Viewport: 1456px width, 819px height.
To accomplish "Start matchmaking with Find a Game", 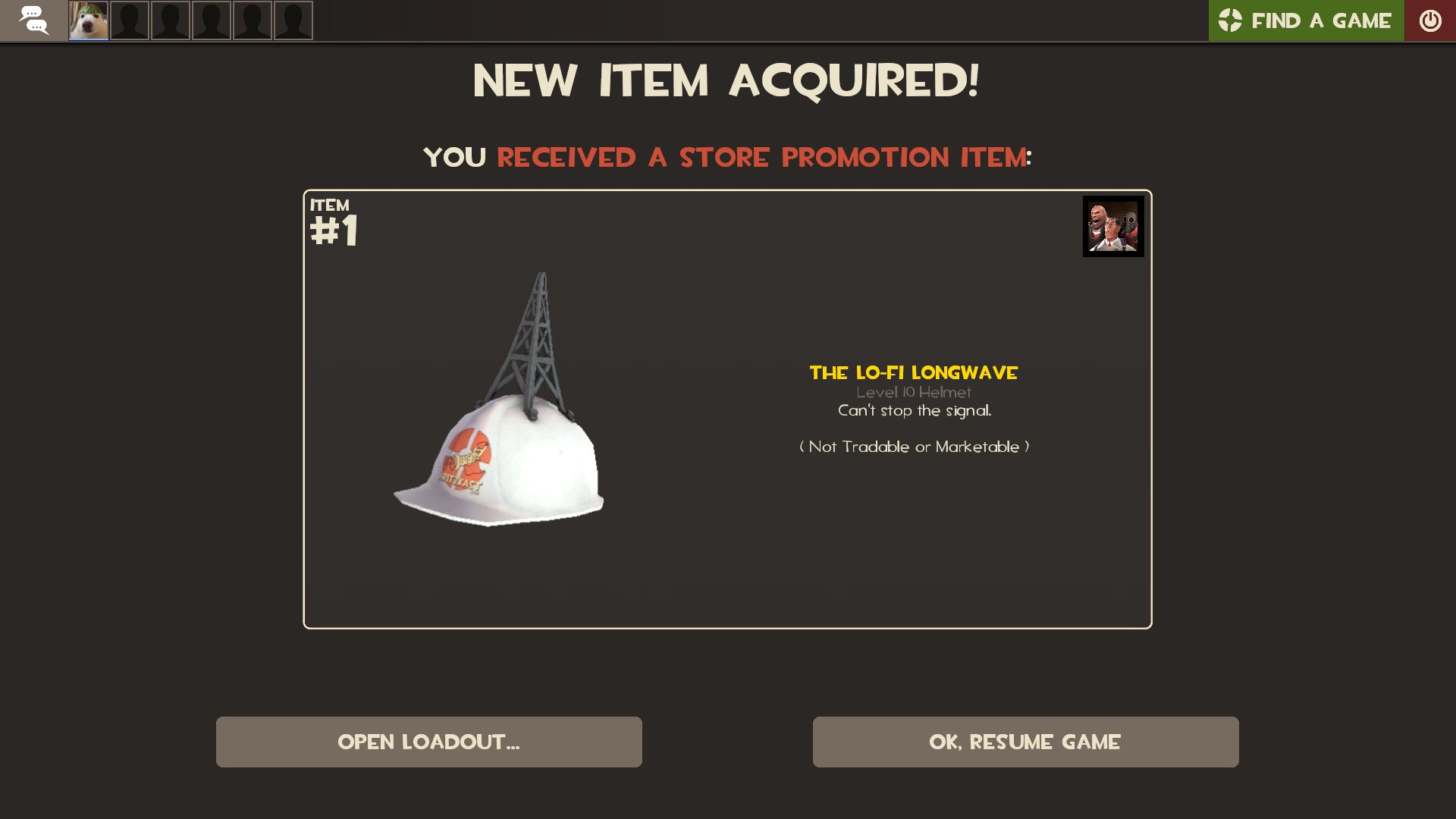I will [1306, 20].
